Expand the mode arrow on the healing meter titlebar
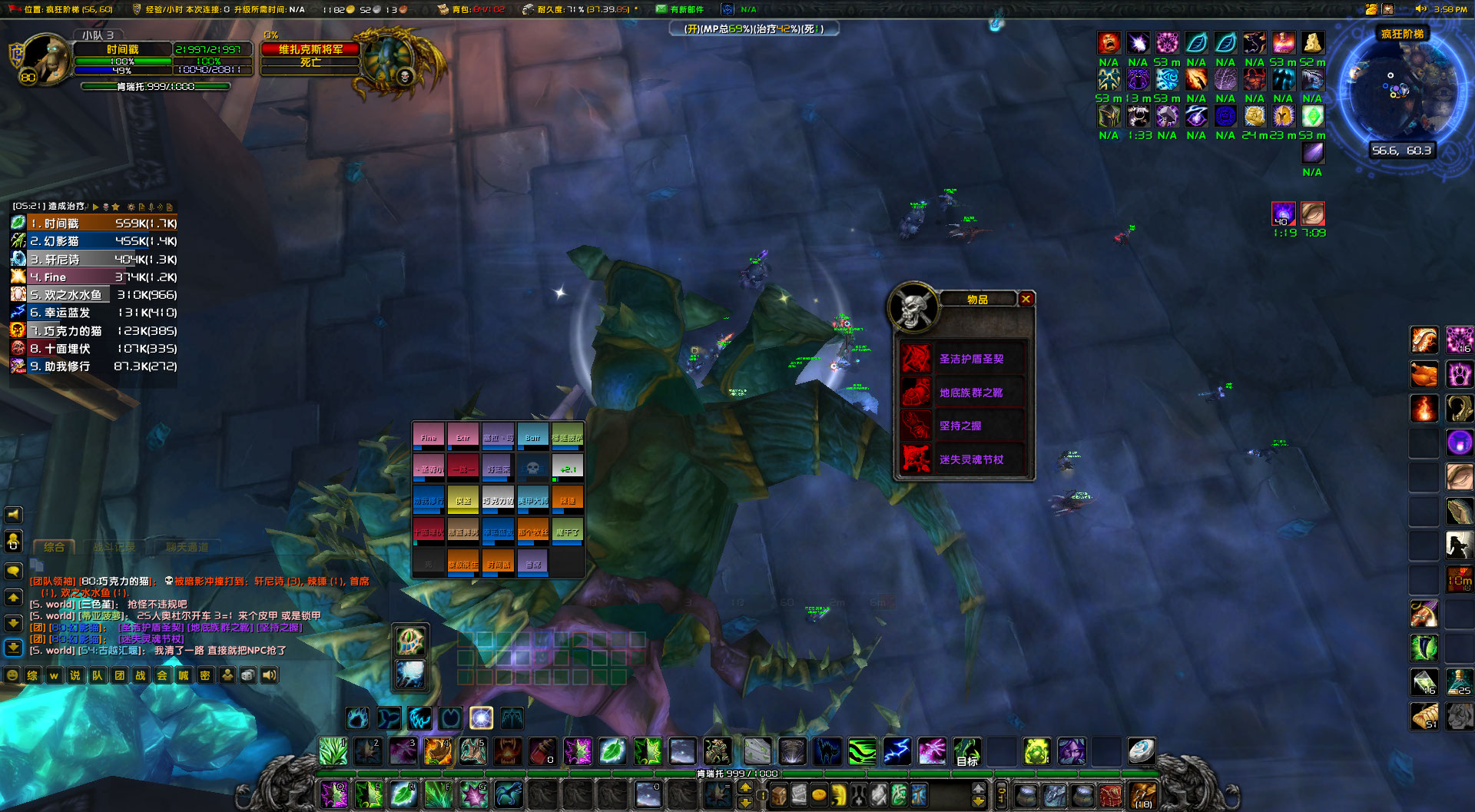The height and width of the screenshot is (812, 1475). tap(96, 207)
